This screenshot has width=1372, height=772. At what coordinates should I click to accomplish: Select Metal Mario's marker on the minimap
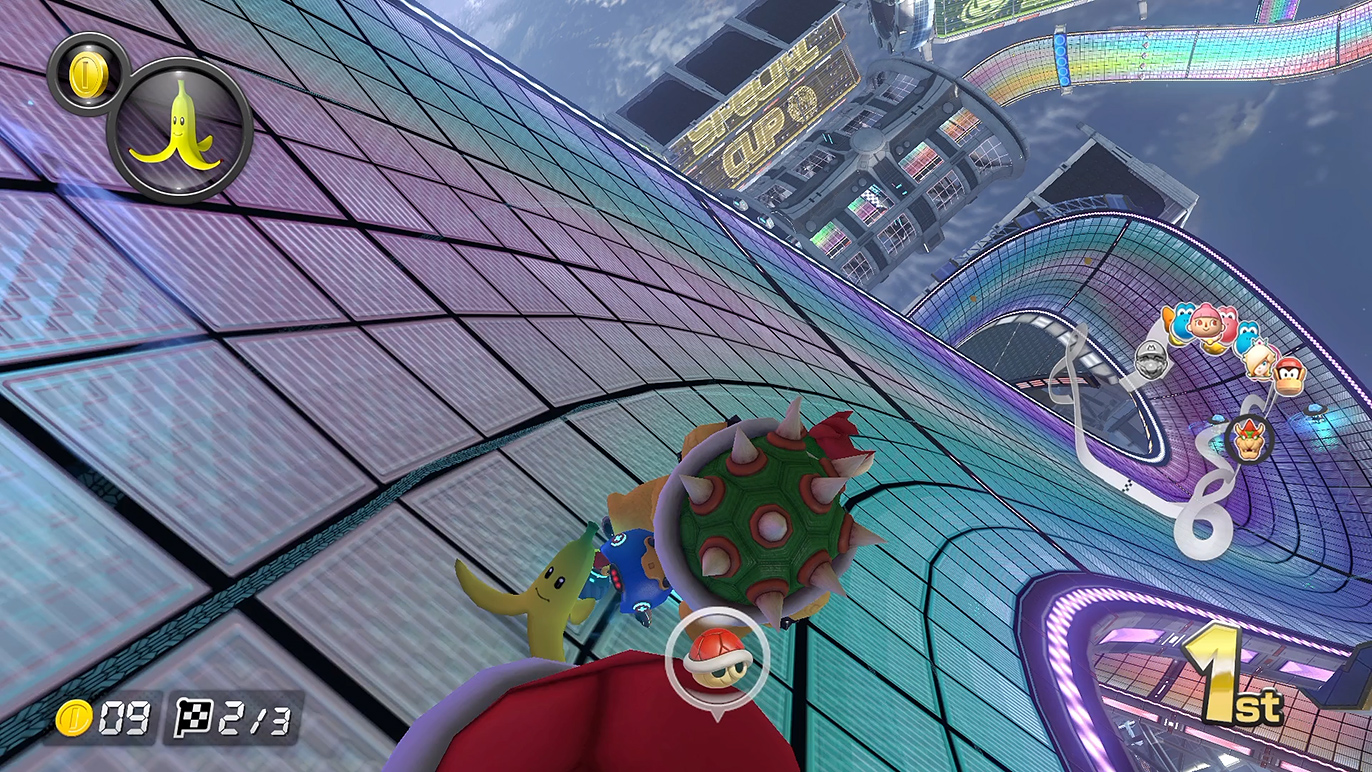(1152, 359)
